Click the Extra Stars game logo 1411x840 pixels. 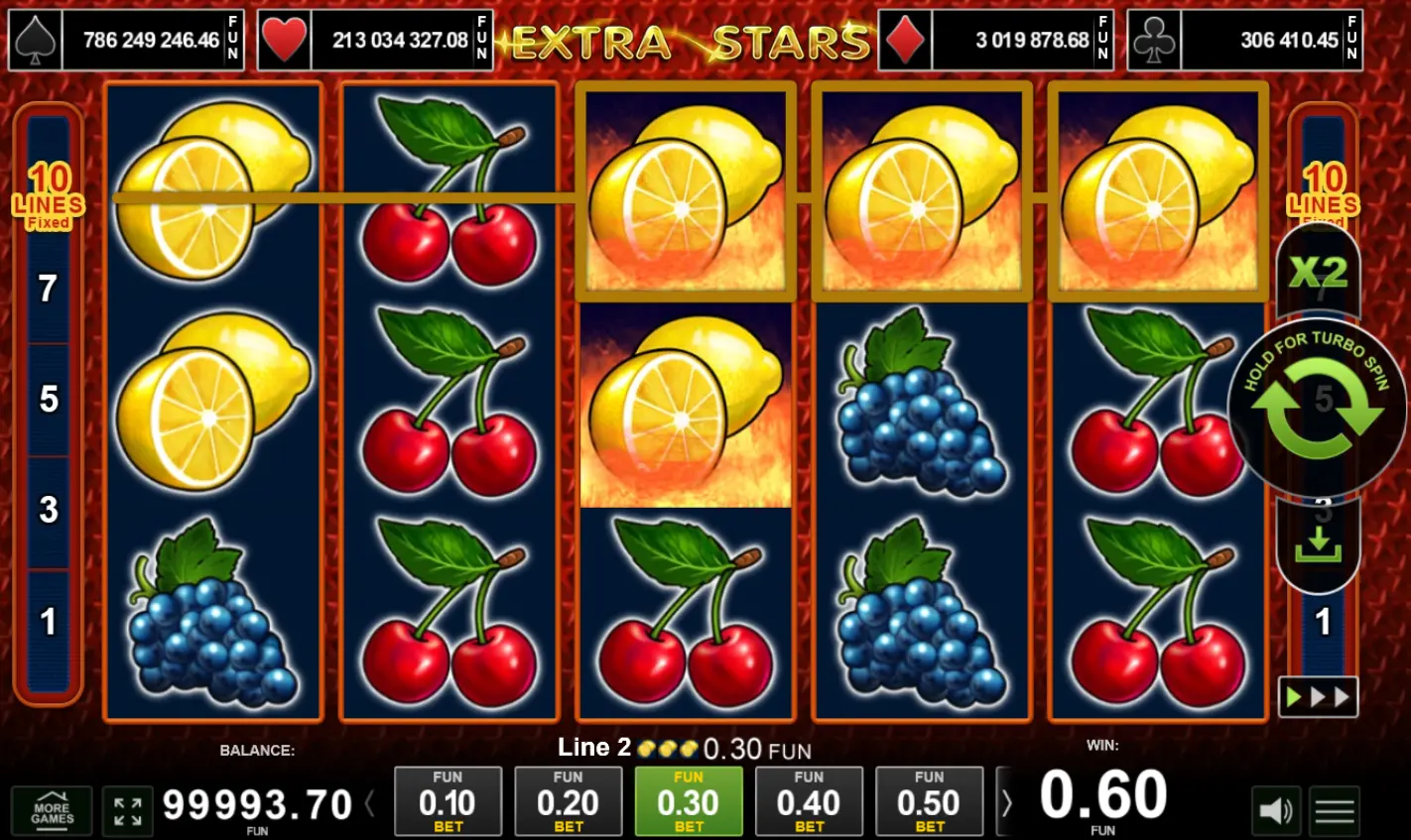pos(692,42)
